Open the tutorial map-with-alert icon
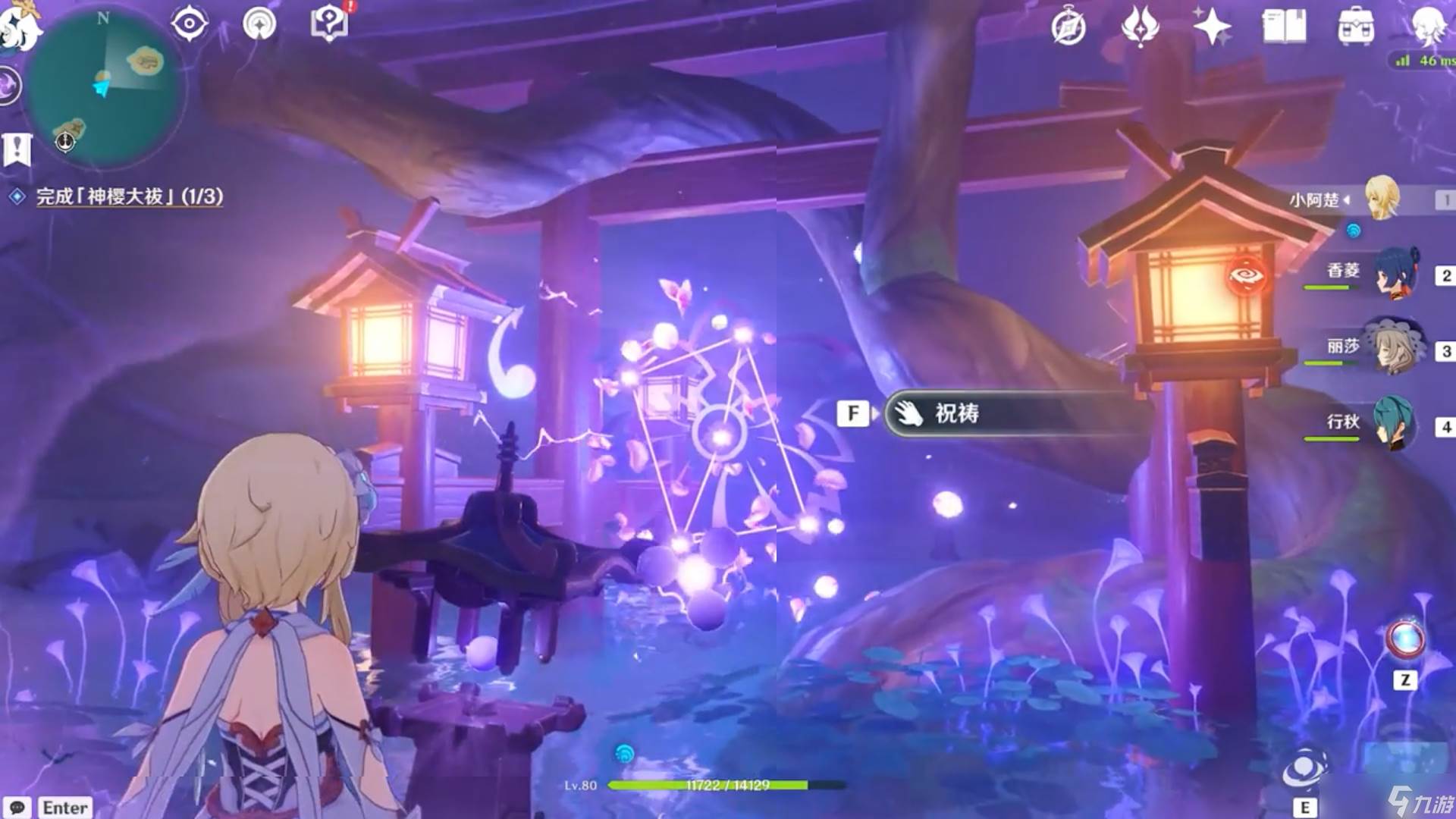 pos(329,24)
